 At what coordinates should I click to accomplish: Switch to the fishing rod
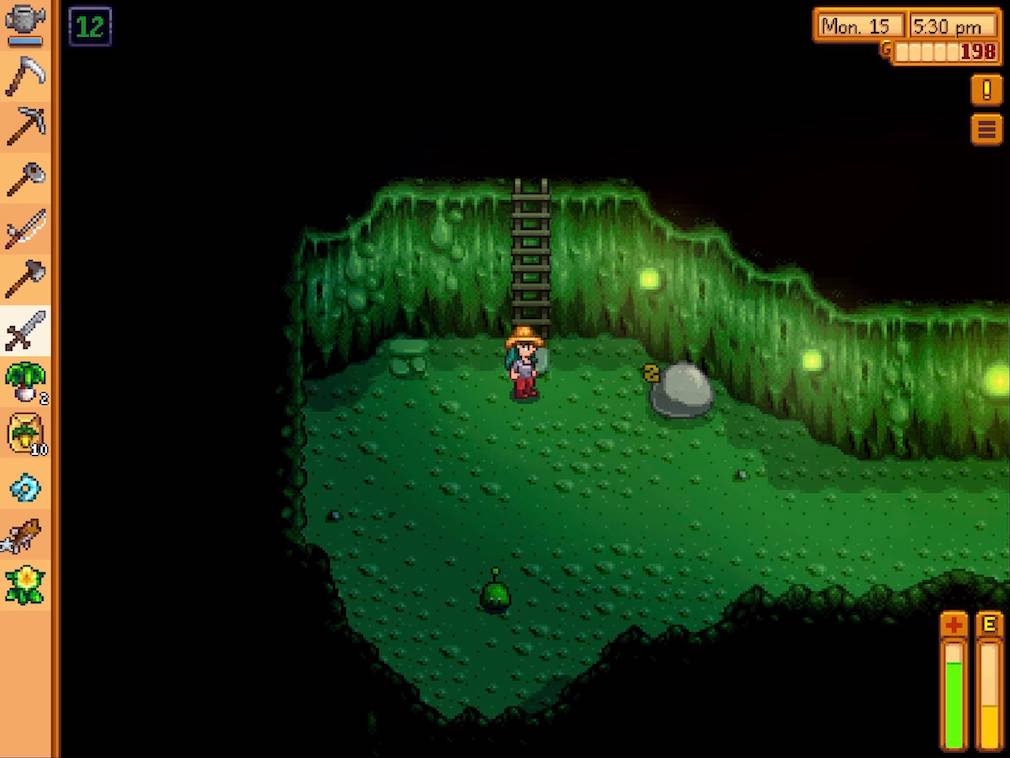pos(26,230)
